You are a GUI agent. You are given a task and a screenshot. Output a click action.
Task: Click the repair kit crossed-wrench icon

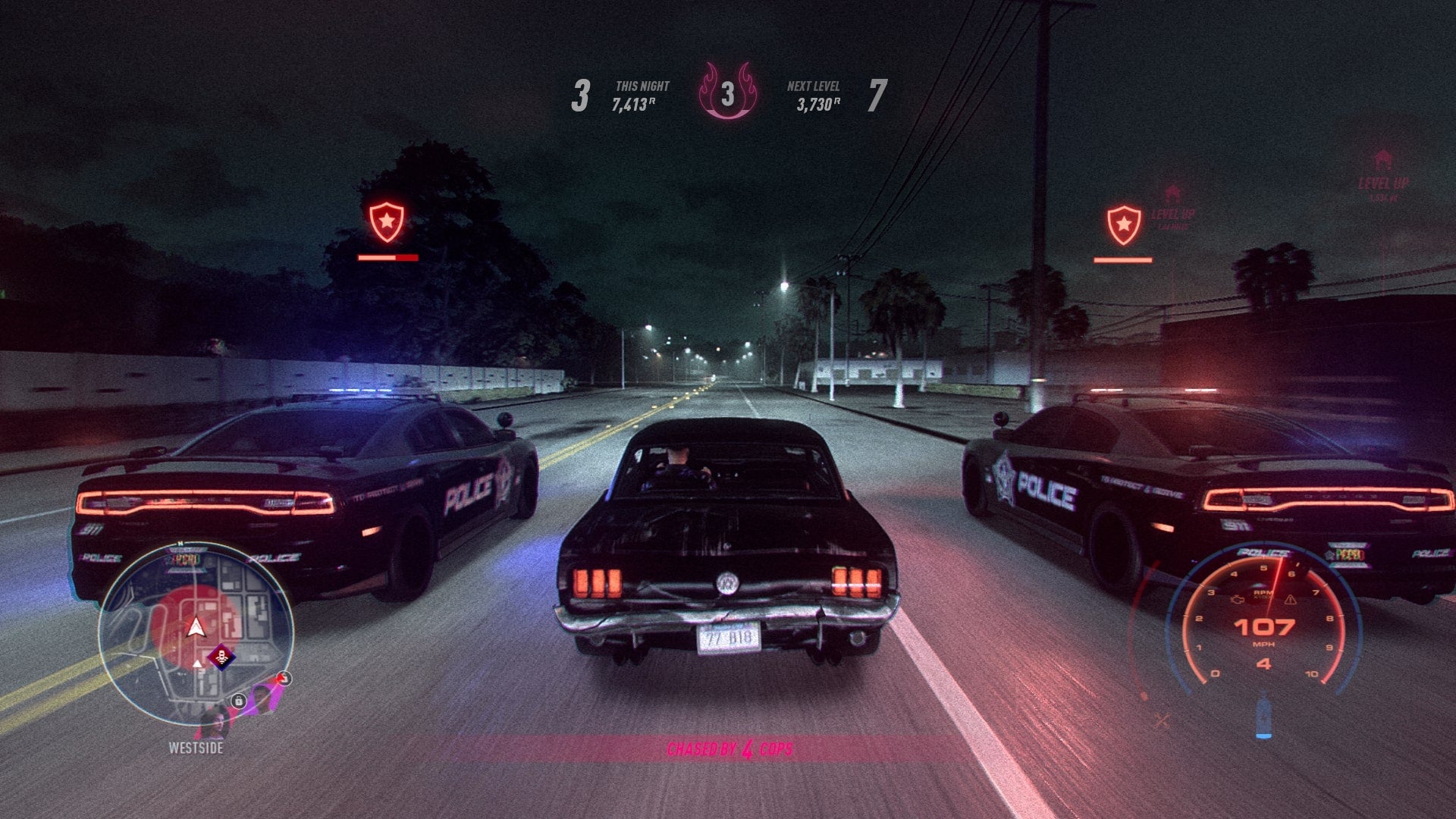pos(1162,720)
